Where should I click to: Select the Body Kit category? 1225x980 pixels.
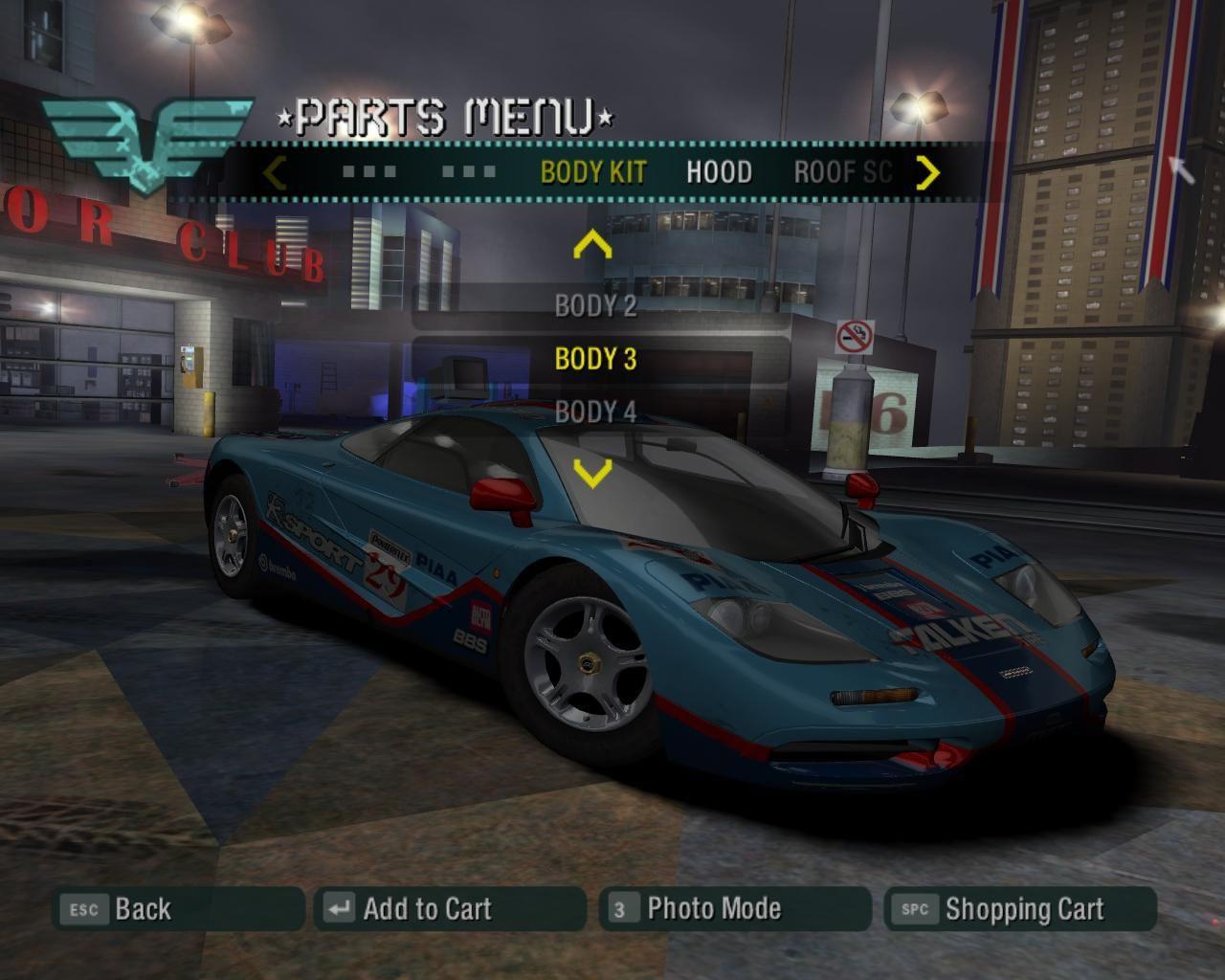click(x=593, y=172)
